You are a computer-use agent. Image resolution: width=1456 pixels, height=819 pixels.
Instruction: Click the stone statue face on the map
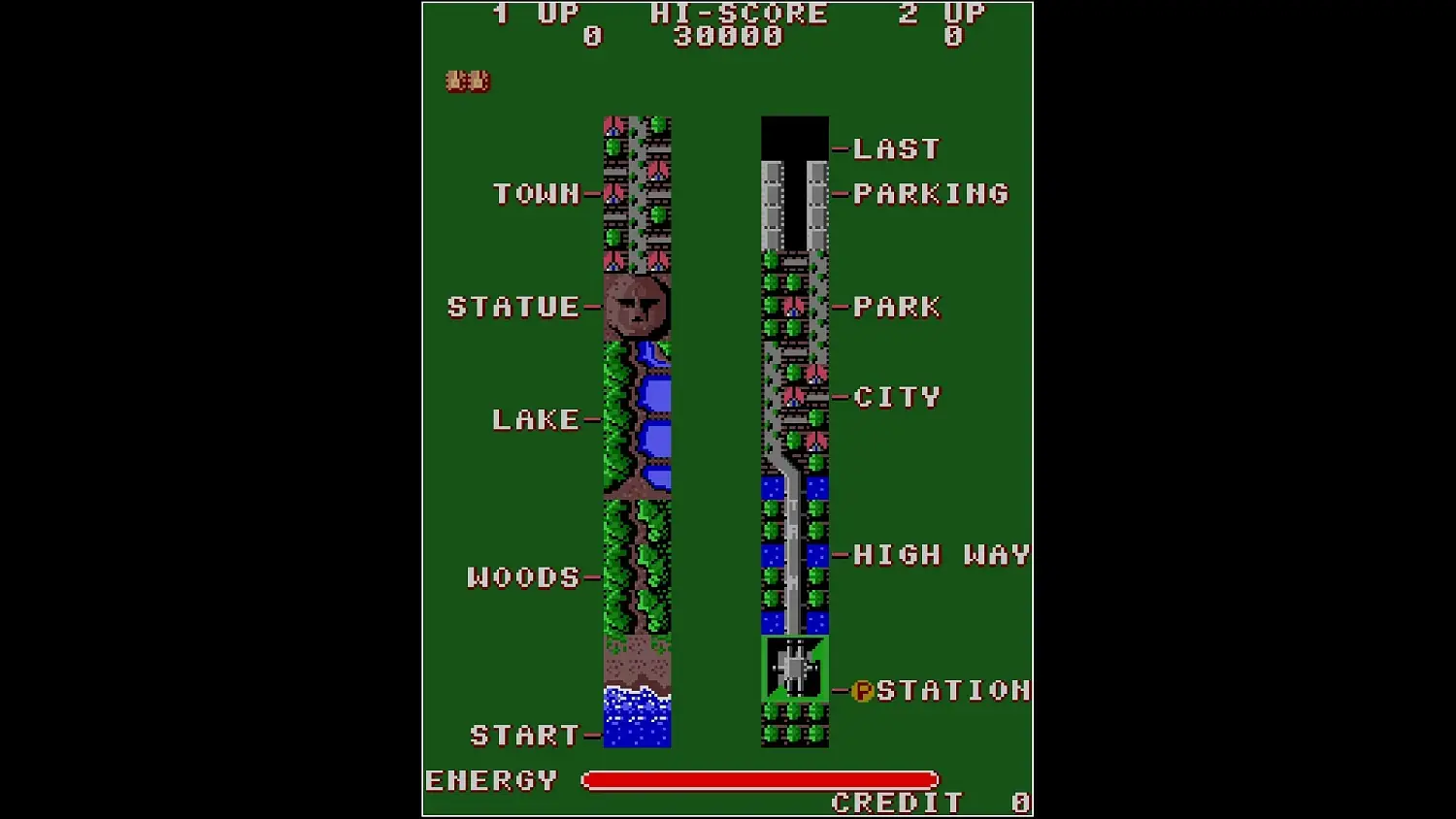point(638,306)
